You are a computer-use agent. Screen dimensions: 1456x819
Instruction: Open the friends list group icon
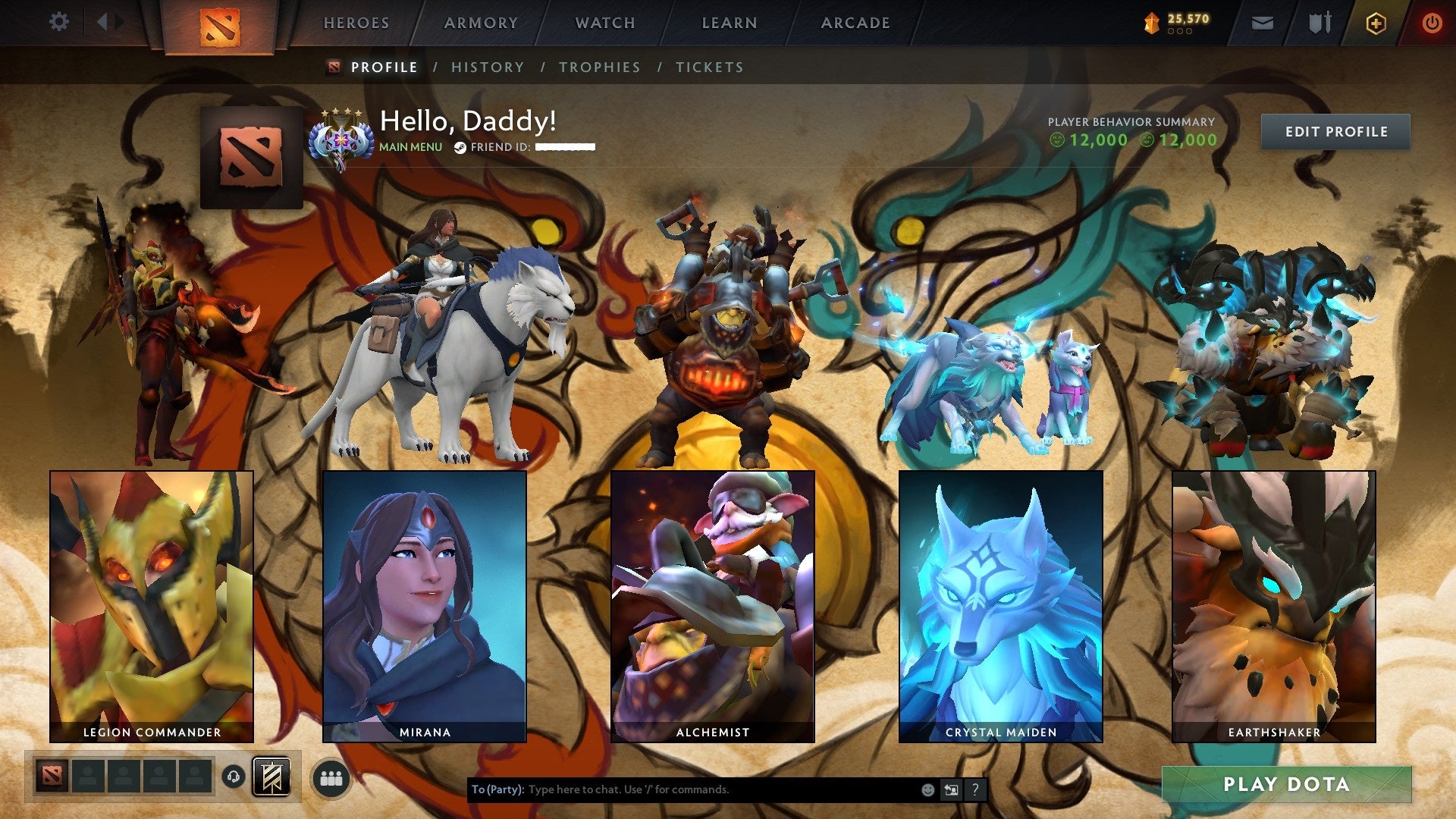[331, 777]
